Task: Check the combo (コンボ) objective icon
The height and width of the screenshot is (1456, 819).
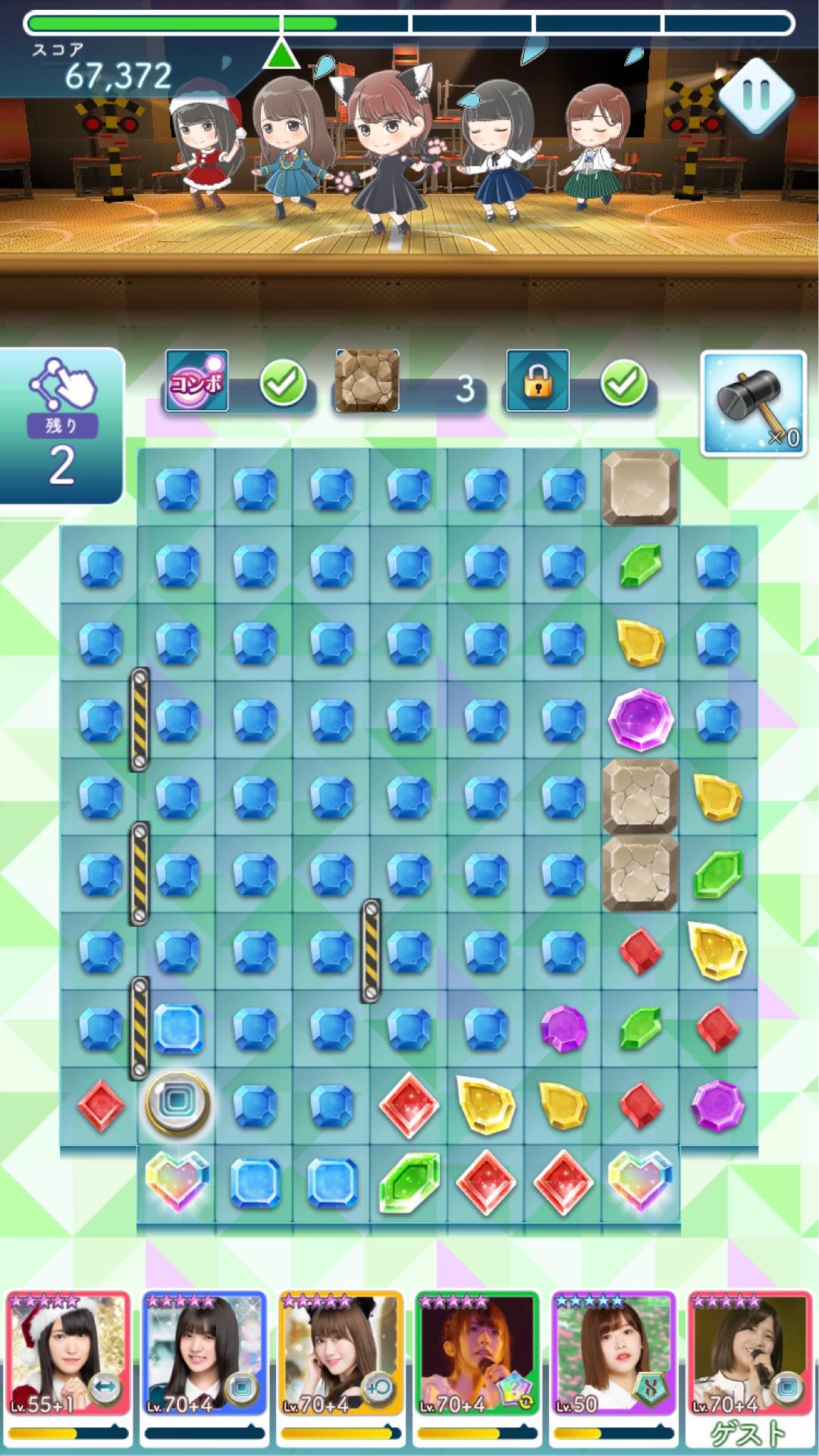Action: tap(197, 381)
